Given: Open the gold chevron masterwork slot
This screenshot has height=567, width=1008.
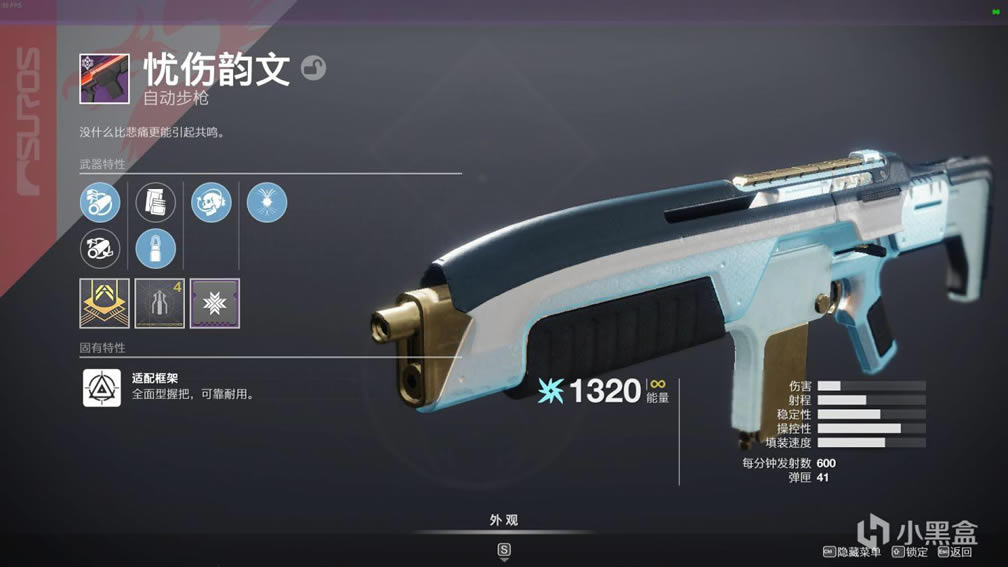Looking at the screenshot, I should click(104, 304).
